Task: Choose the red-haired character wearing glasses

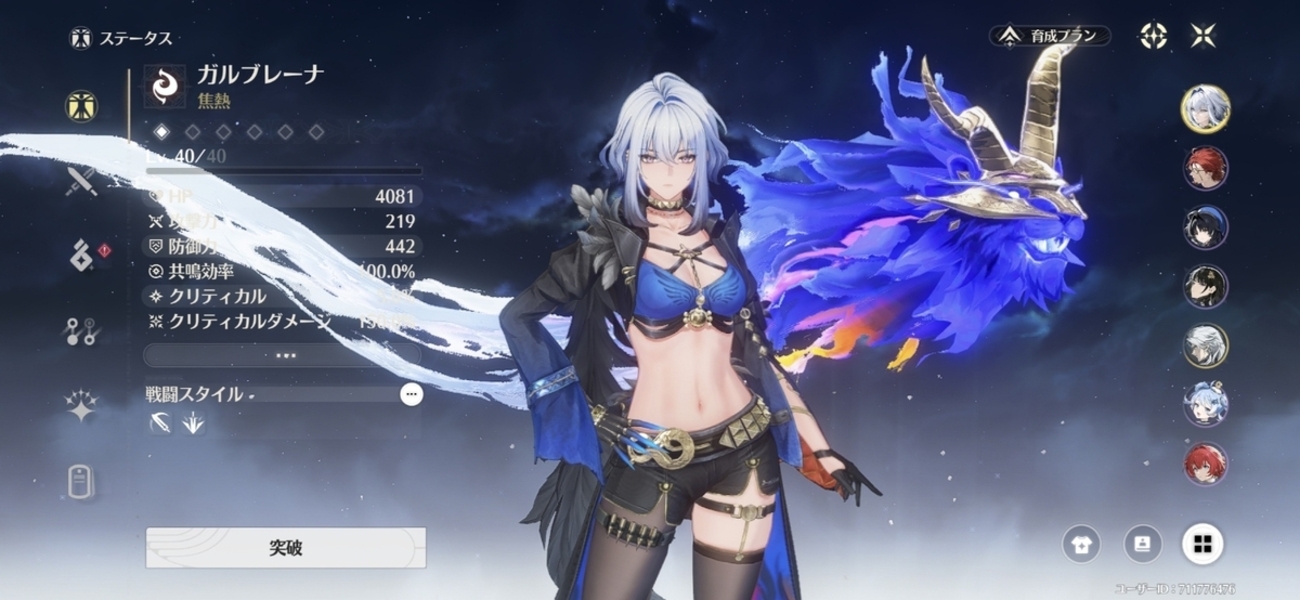Action: click(1205, 169)
